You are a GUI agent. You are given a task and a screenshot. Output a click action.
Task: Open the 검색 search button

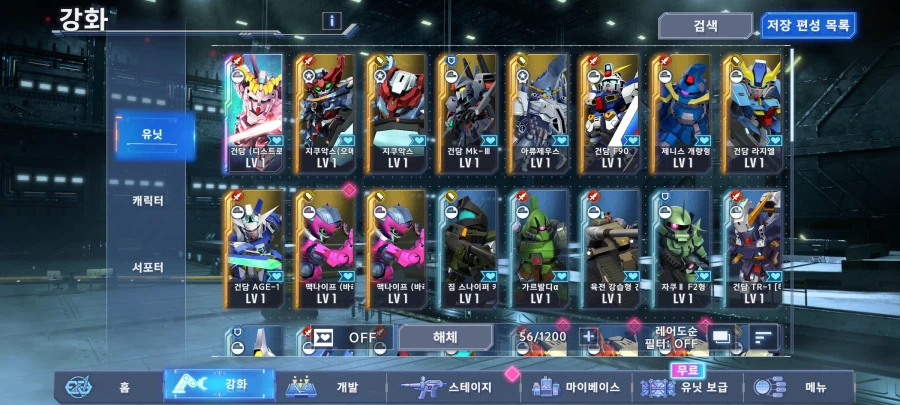(705, 26)
